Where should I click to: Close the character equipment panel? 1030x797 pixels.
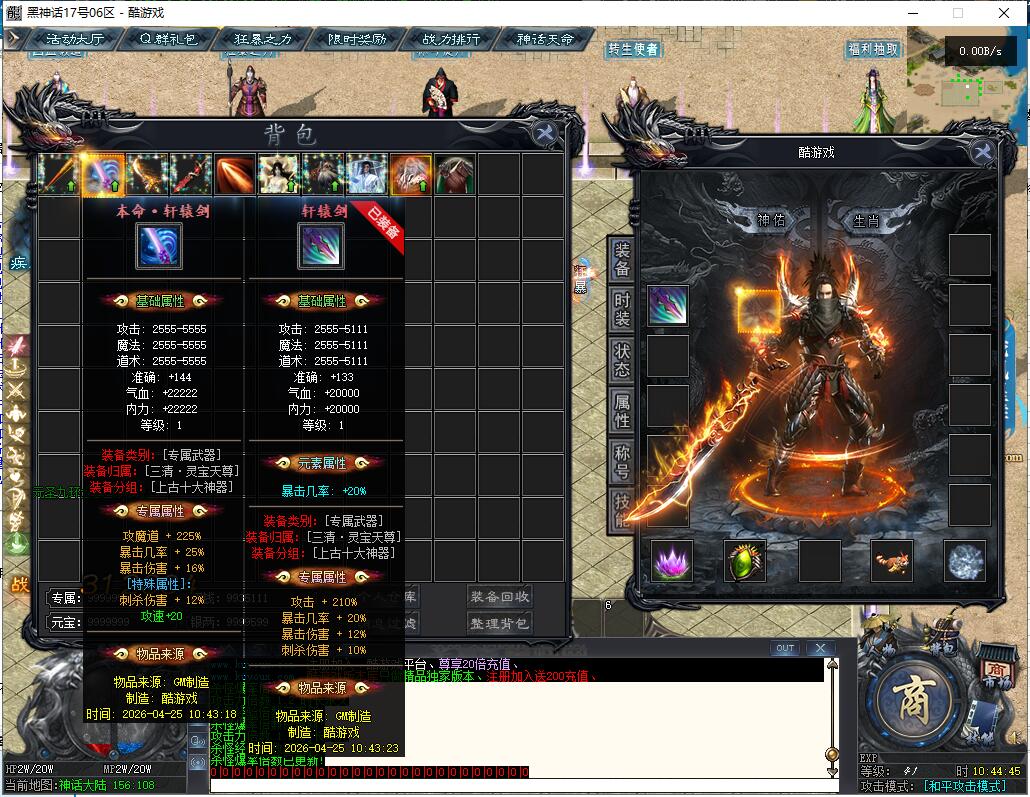(x=983, y=152)
